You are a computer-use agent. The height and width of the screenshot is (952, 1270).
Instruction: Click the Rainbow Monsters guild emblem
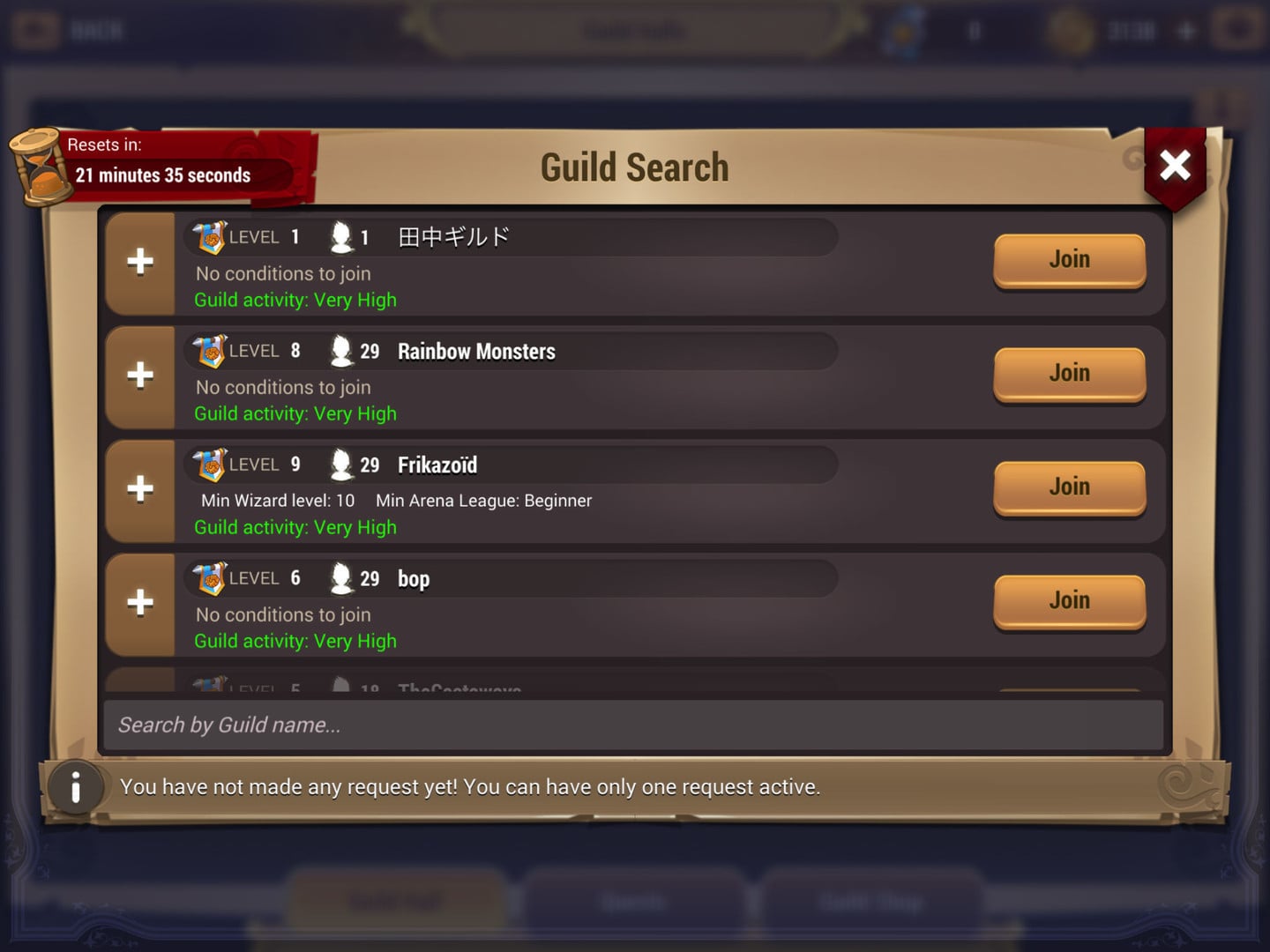click(209, 350)
